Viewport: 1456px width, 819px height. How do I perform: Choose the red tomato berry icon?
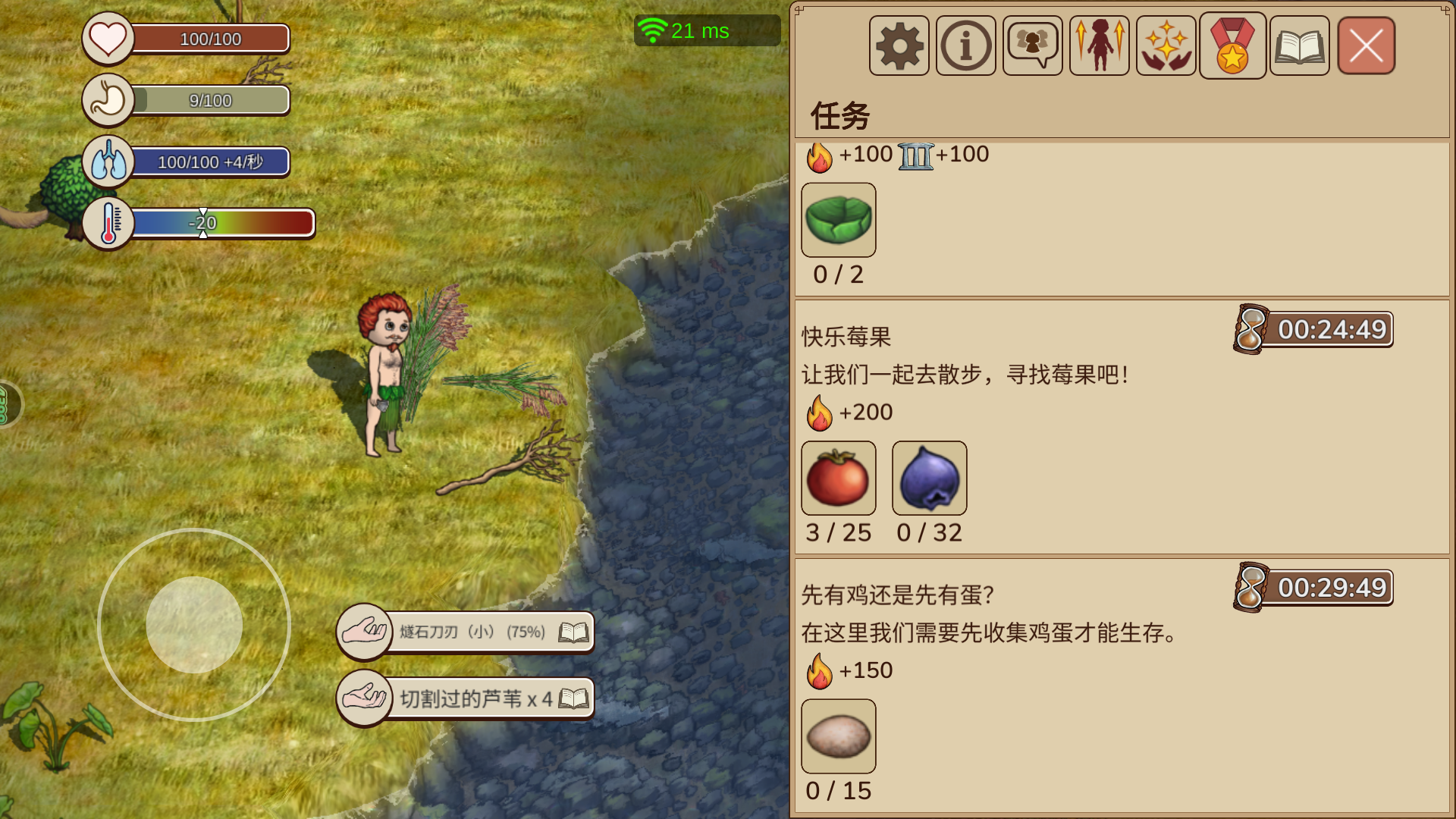(x=838, y=479)
